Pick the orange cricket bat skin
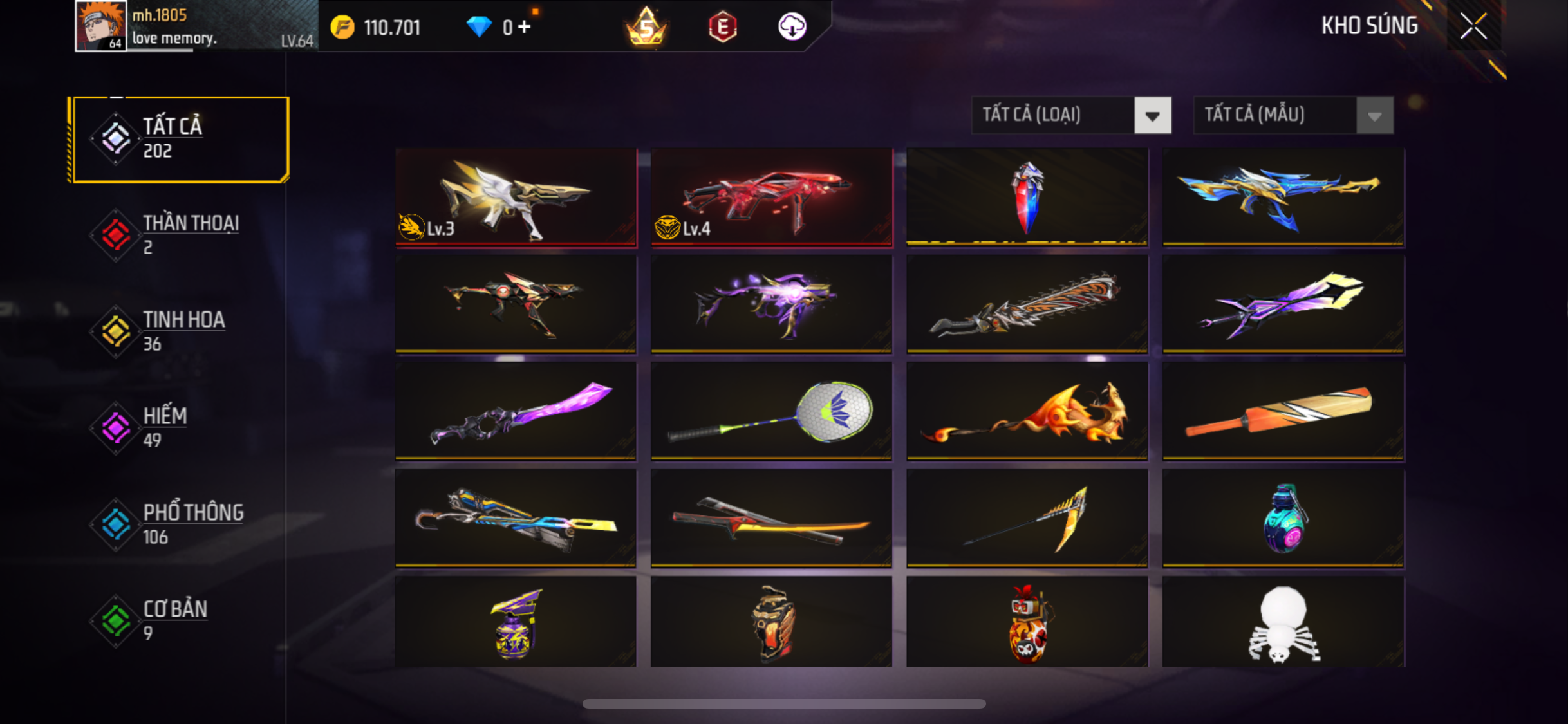The width and height of the screenshot is (1568, 724). (1283, 411)
